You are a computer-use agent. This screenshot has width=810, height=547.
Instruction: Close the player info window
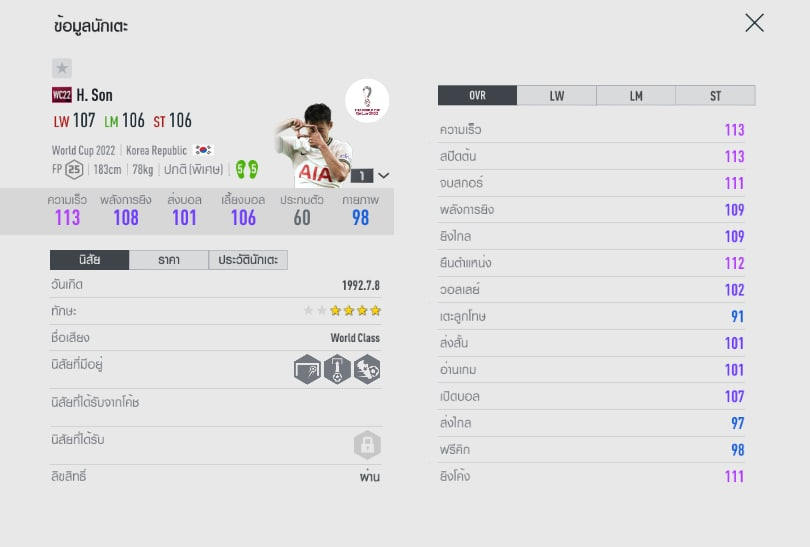coord(754,23)
